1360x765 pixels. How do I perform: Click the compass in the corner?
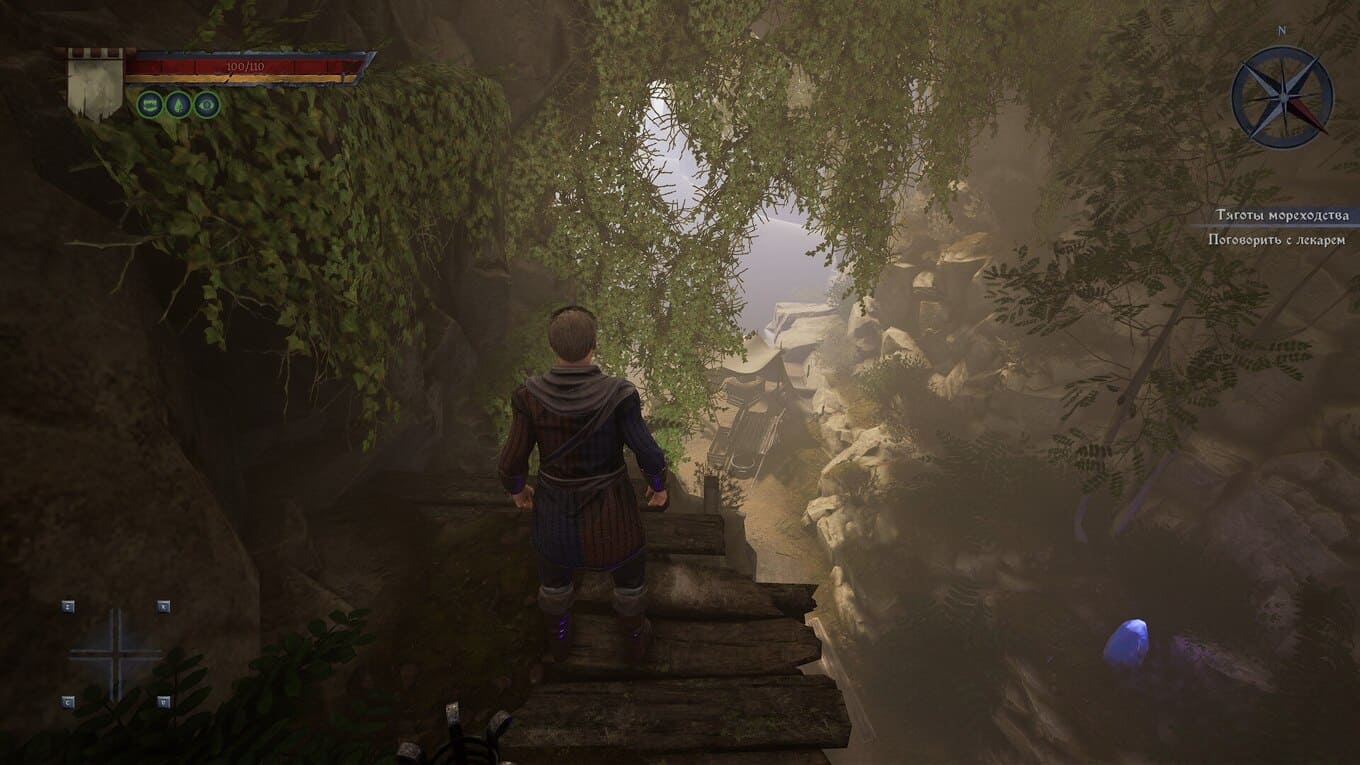point(1281,97)
